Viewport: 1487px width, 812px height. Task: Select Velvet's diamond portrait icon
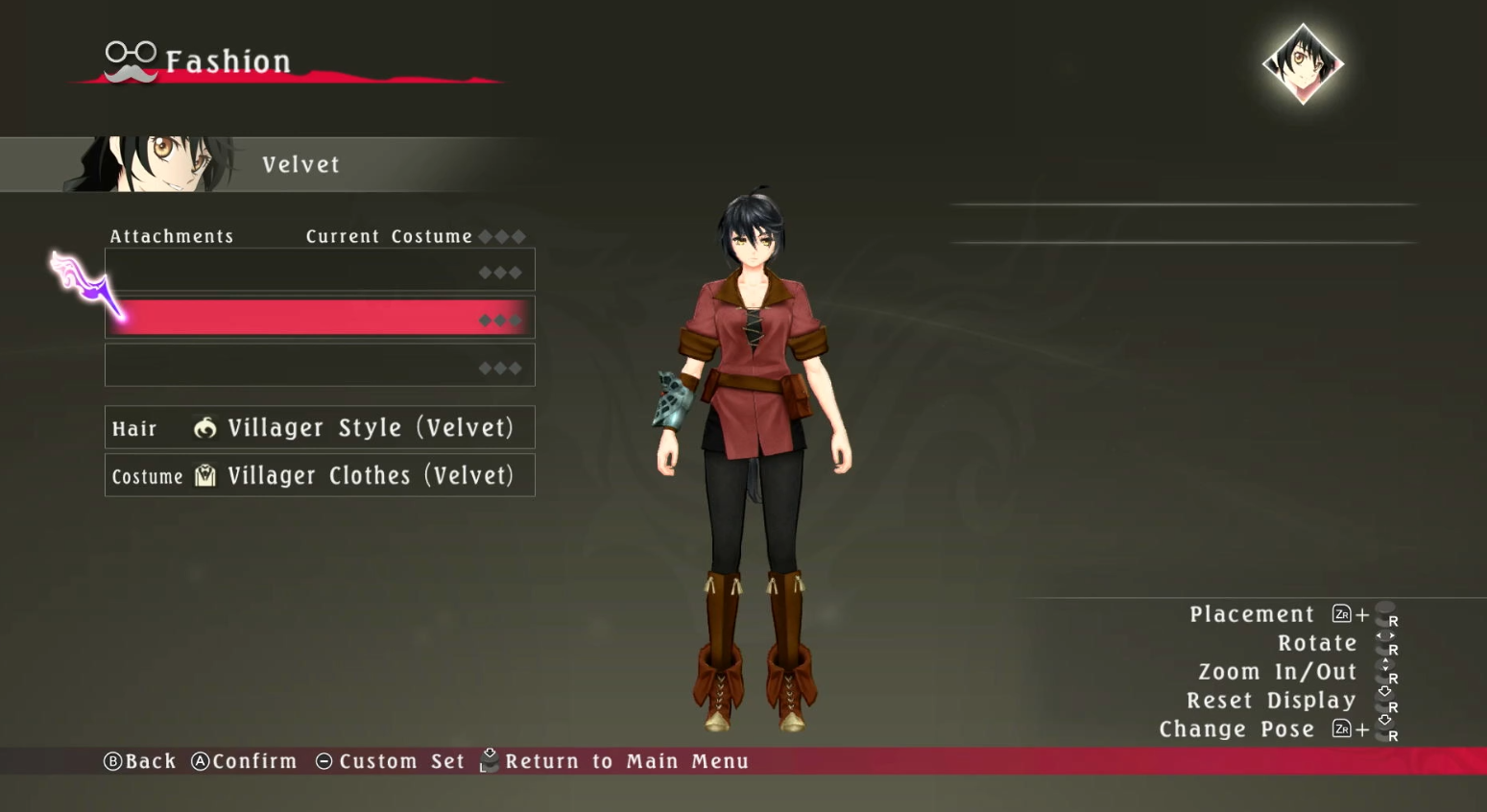(x=1303, y=63)
